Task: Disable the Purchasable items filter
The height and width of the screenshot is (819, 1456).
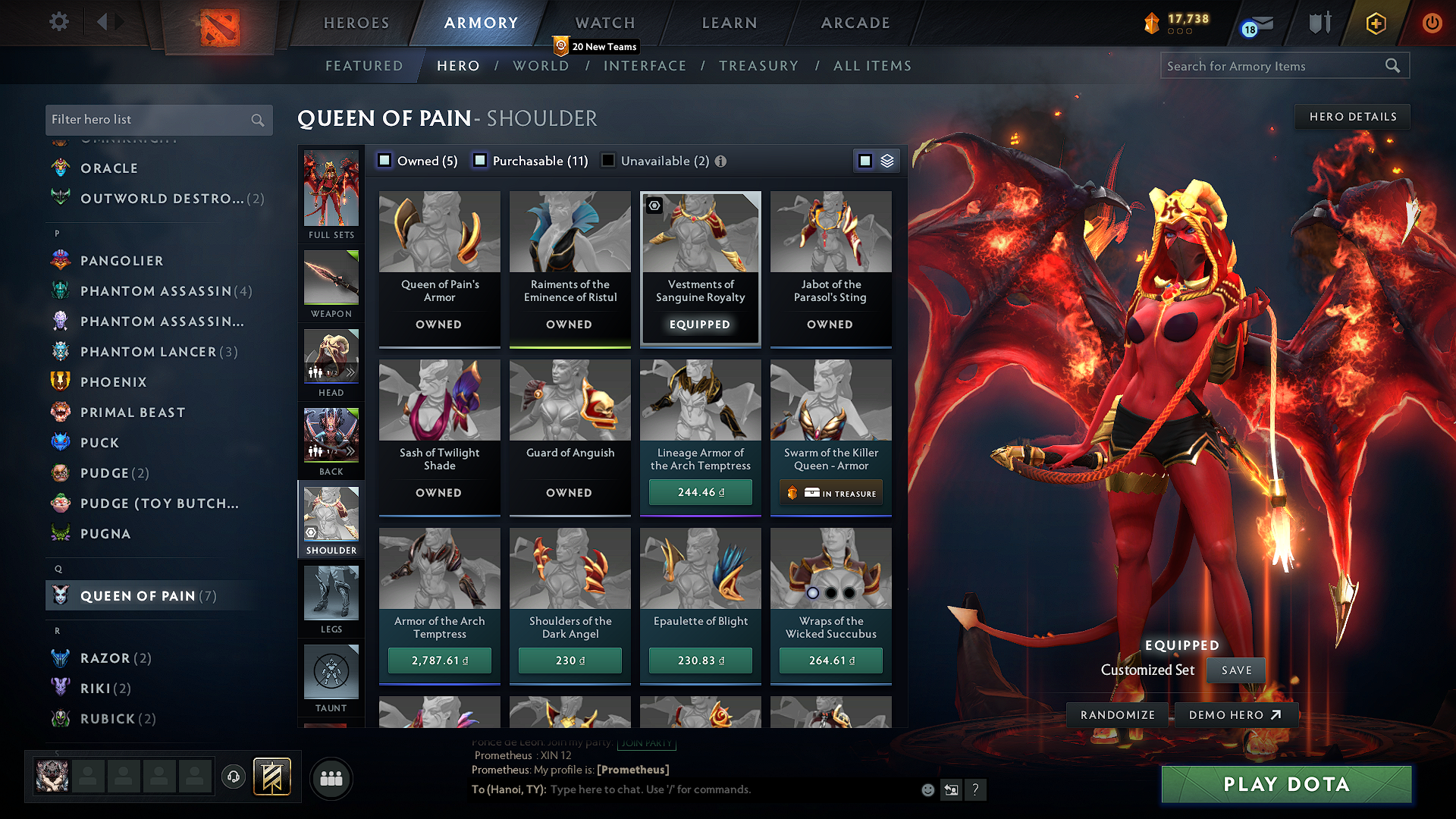Action: tap(480, 160)
